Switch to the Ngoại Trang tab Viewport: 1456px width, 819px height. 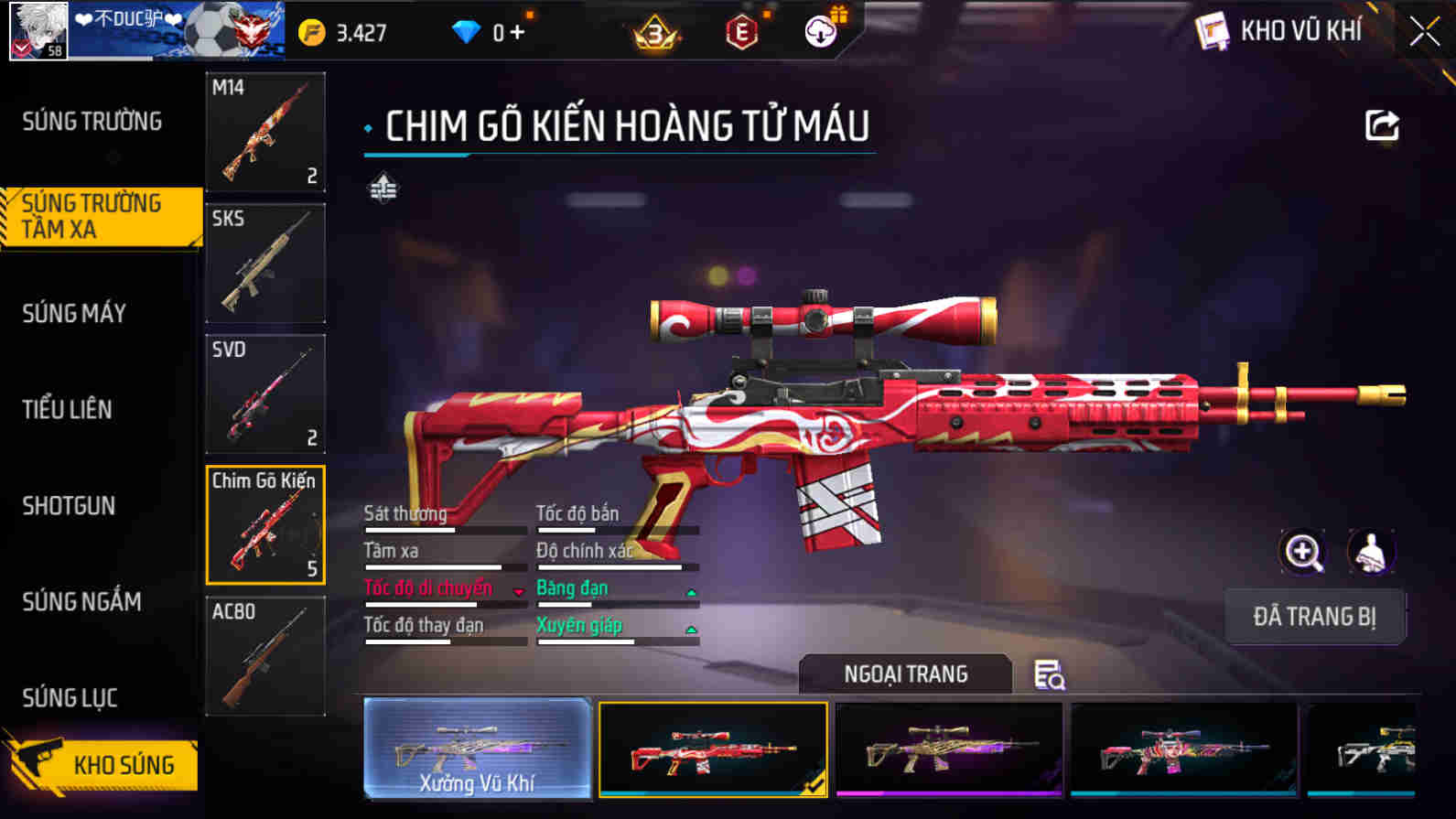(905, 674)
